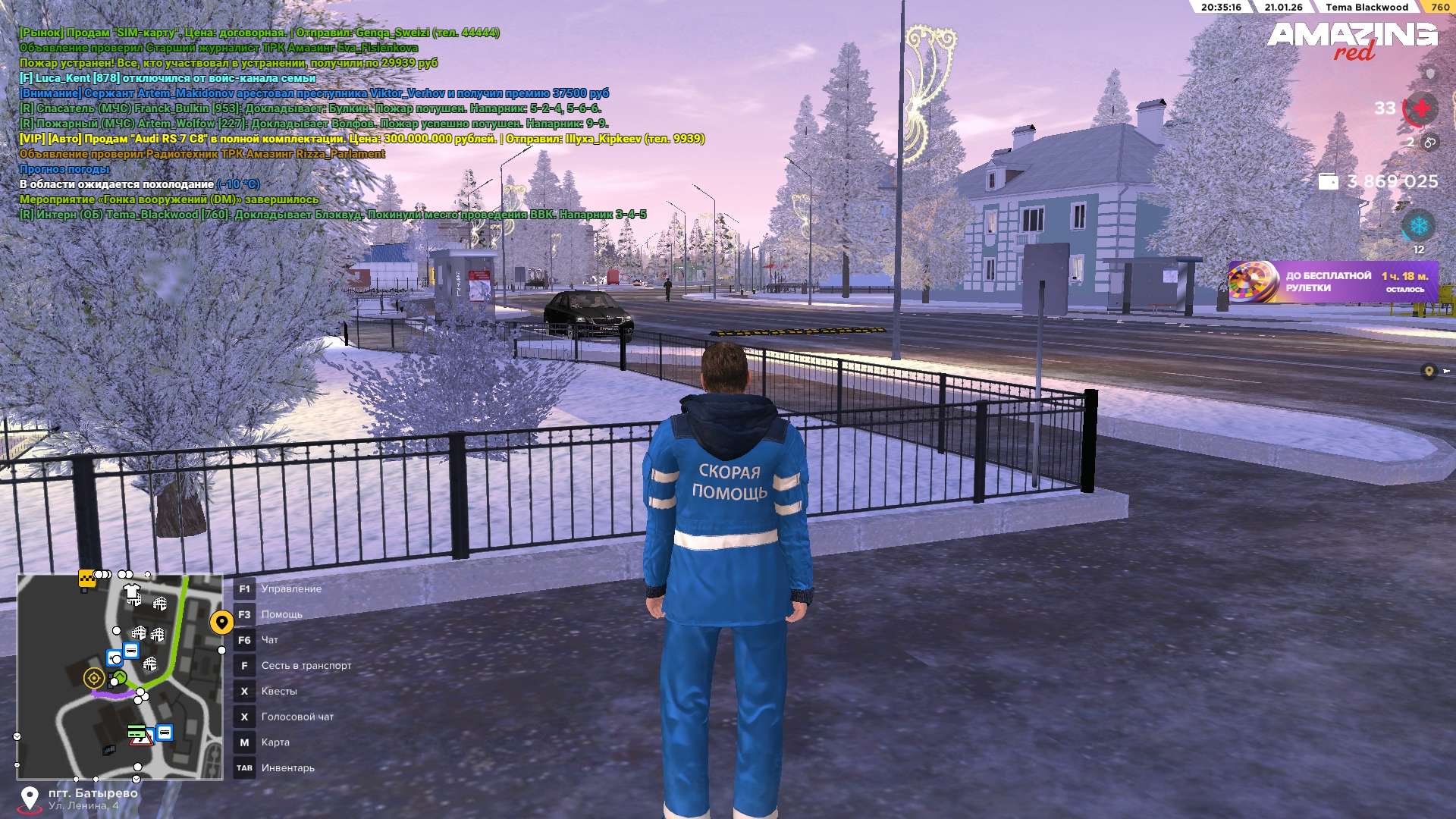
Task: Click the location pin next to пгт. Батырево
Action: point(30,798)
